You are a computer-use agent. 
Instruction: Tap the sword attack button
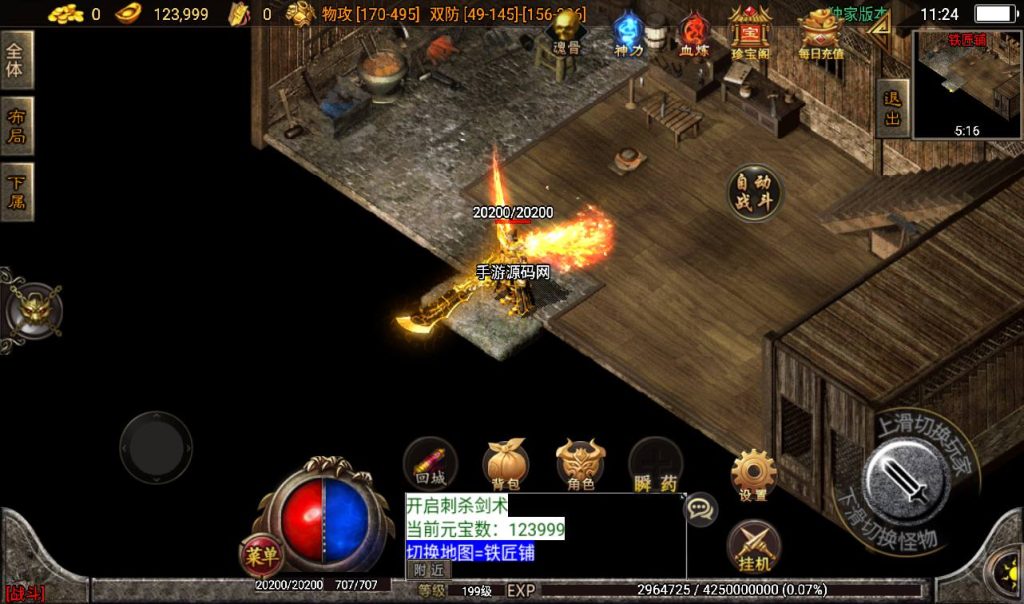coord(906,482)
